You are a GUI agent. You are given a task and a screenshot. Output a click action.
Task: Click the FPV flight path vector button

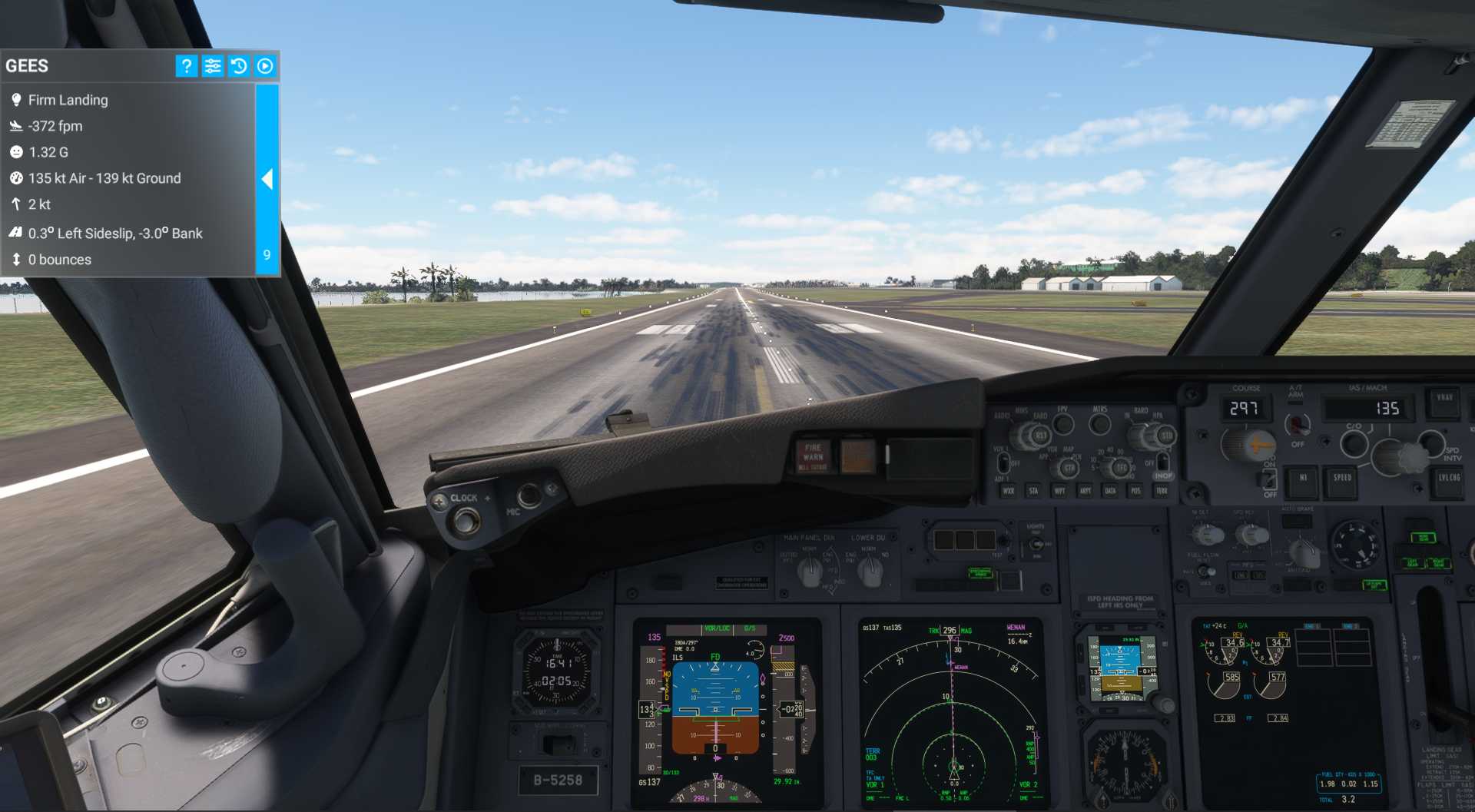pos(1063,423)
